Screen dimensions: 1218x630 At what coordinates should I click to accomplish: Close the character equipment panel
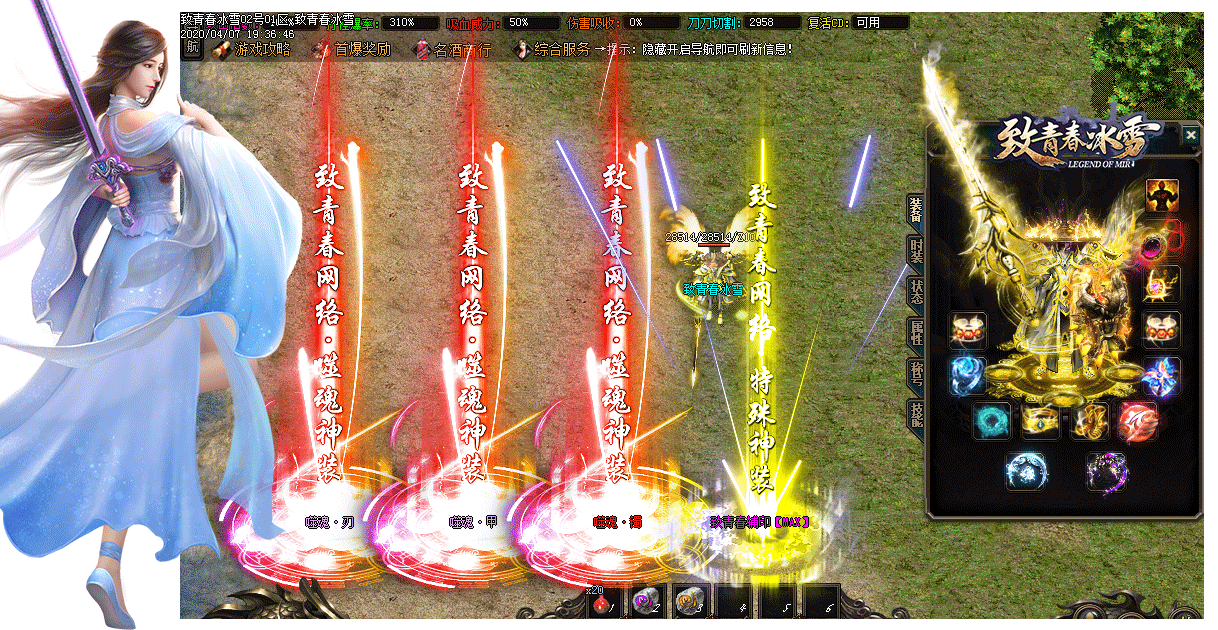point(1190,136)
